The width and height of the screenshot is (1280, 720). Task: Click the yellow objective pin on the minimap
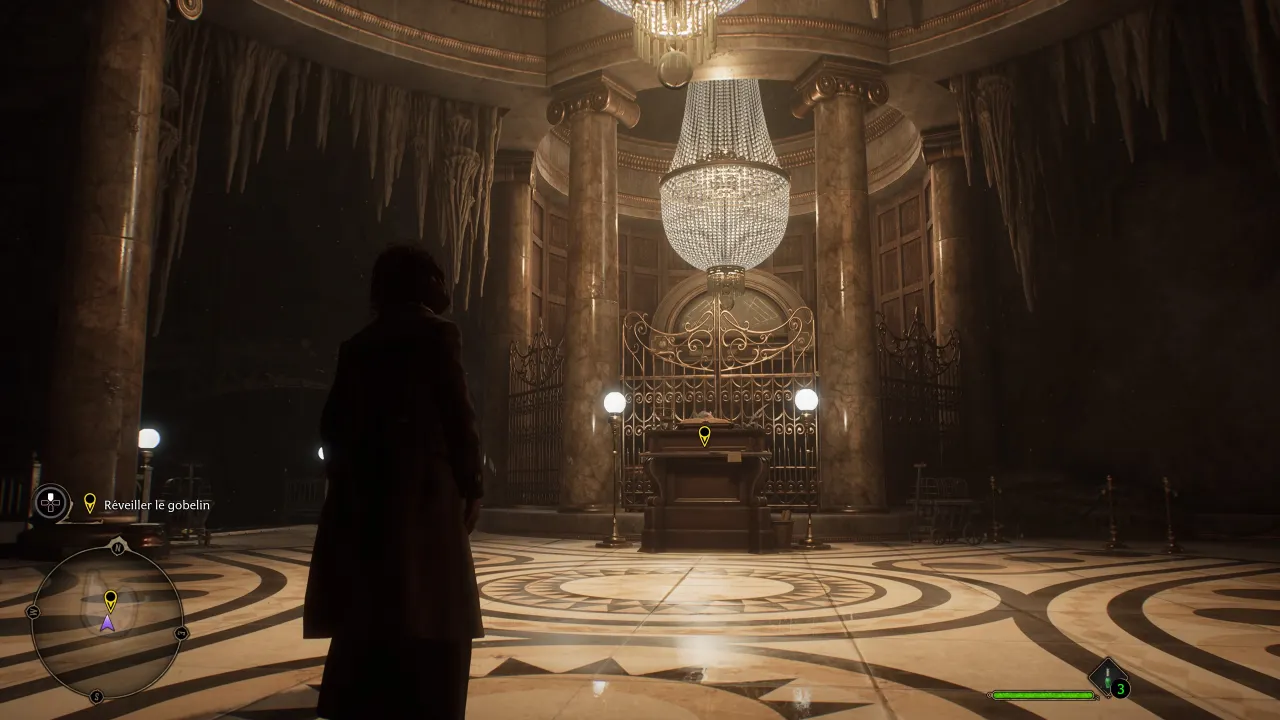click(x=110, y=600)
